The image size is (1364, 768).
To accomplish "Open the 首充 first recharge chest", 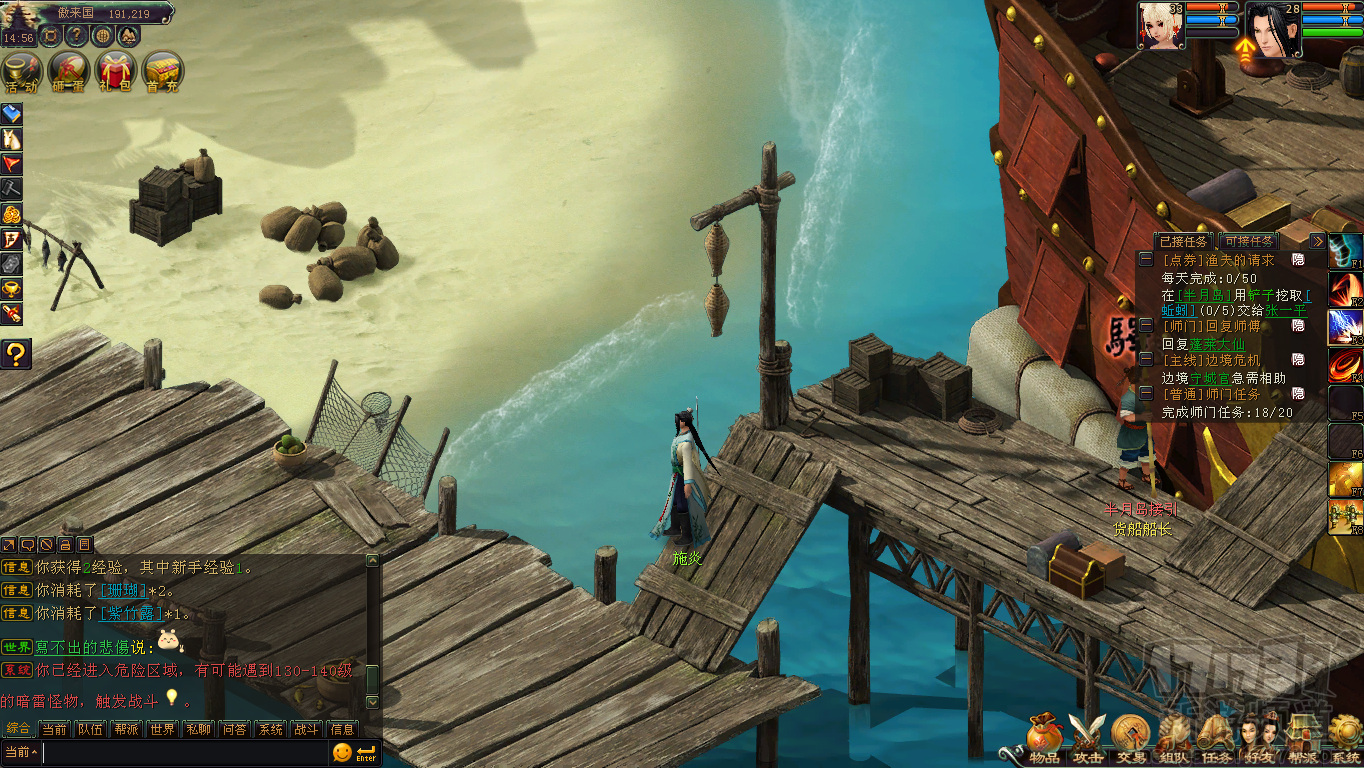I will click(x=162, y=72).
